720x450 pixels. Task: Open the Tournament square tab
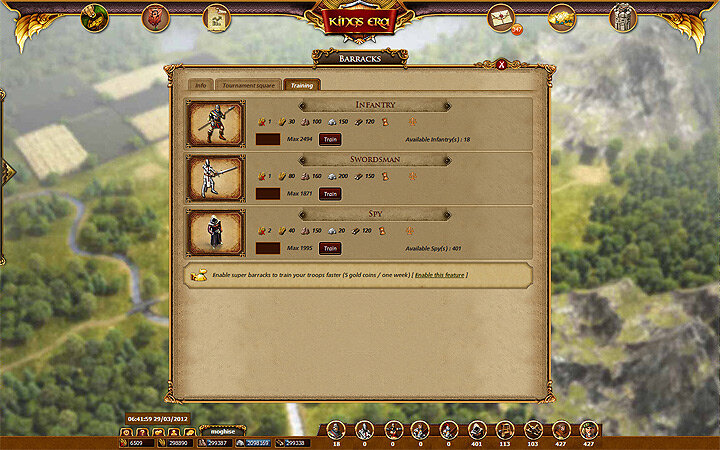tap(247, 85)
